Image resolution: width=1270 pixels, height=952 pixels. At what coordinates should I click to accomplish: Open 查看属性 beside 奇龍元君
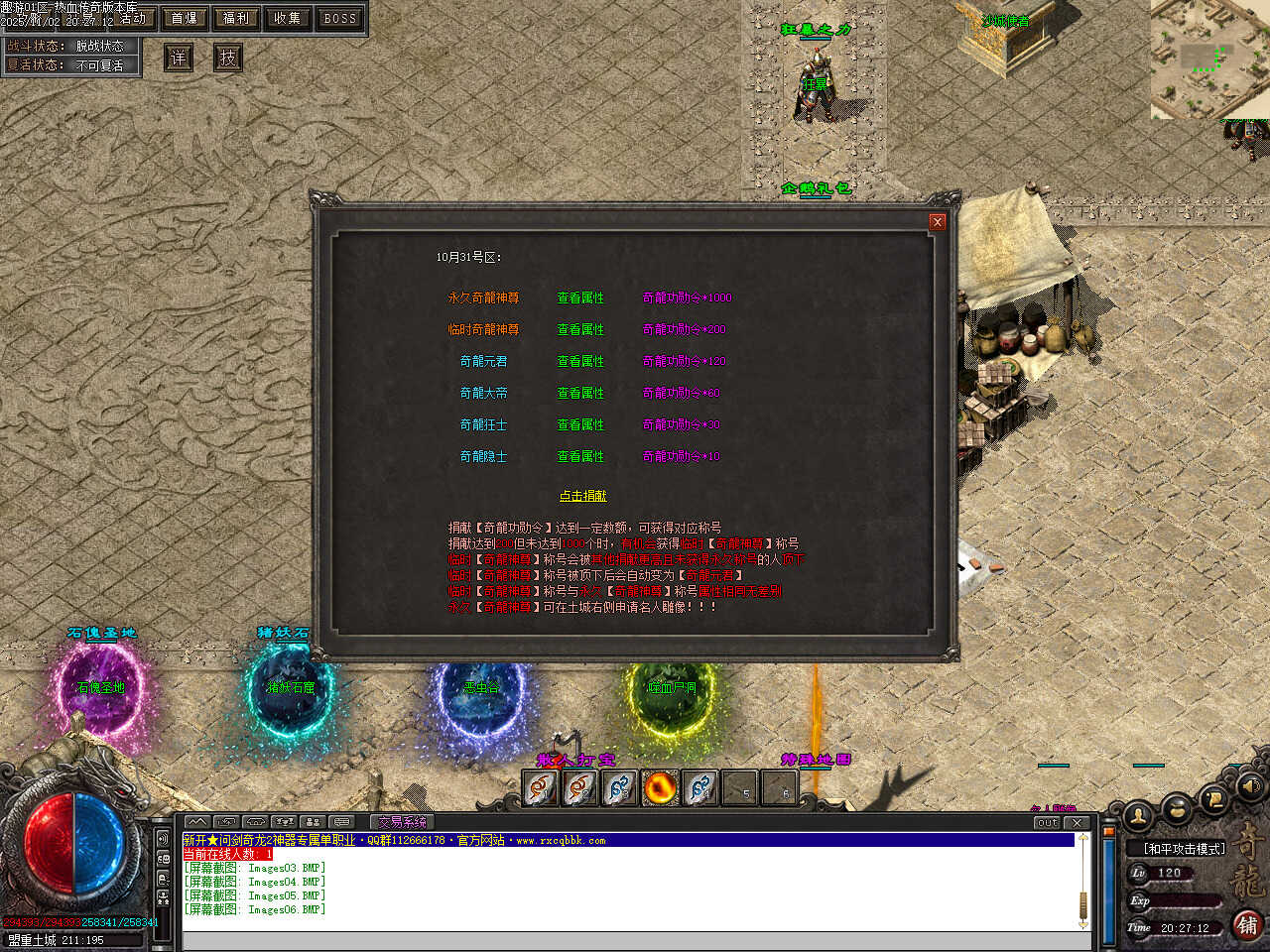pos(580,361)
